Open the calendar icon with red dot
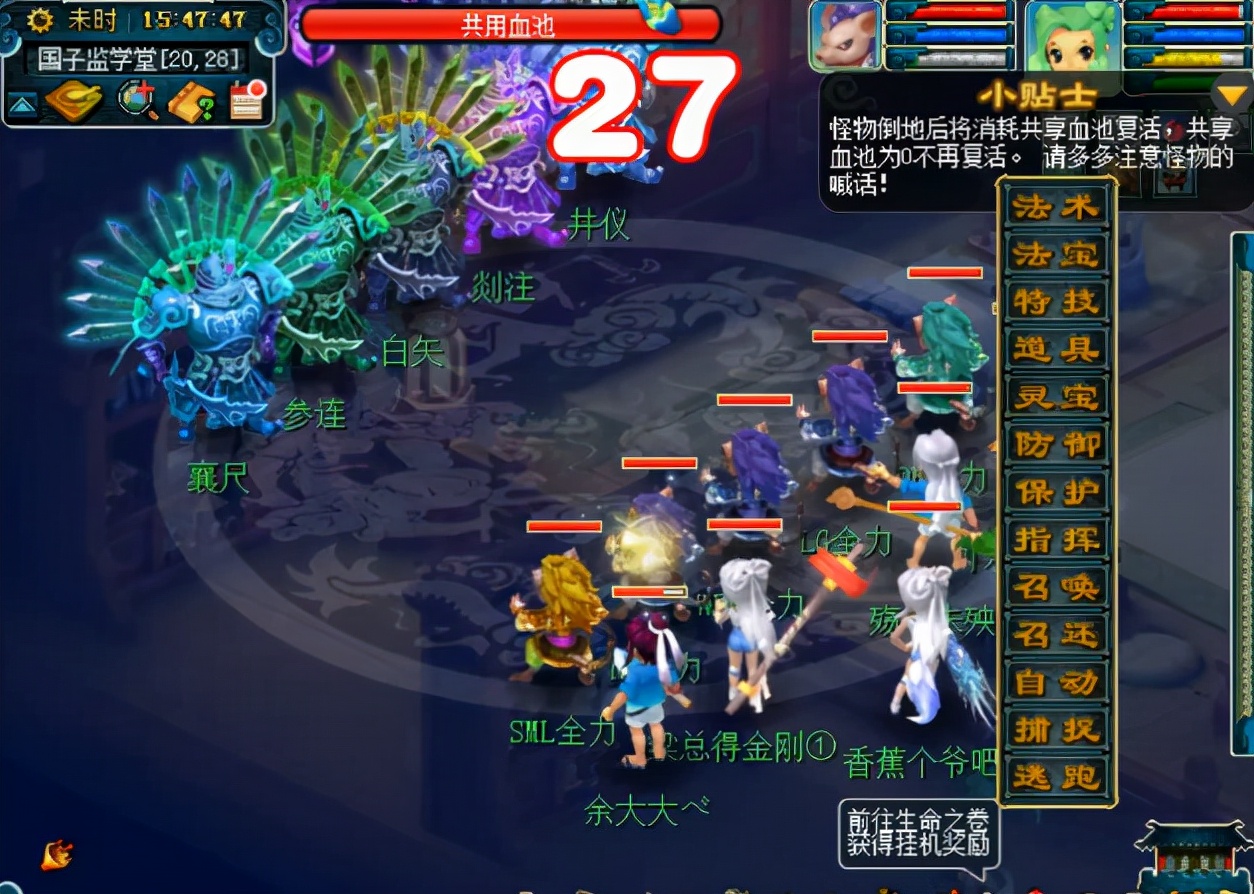The height and width of the screenshot is (894, 1254). [x=247, y=100]
